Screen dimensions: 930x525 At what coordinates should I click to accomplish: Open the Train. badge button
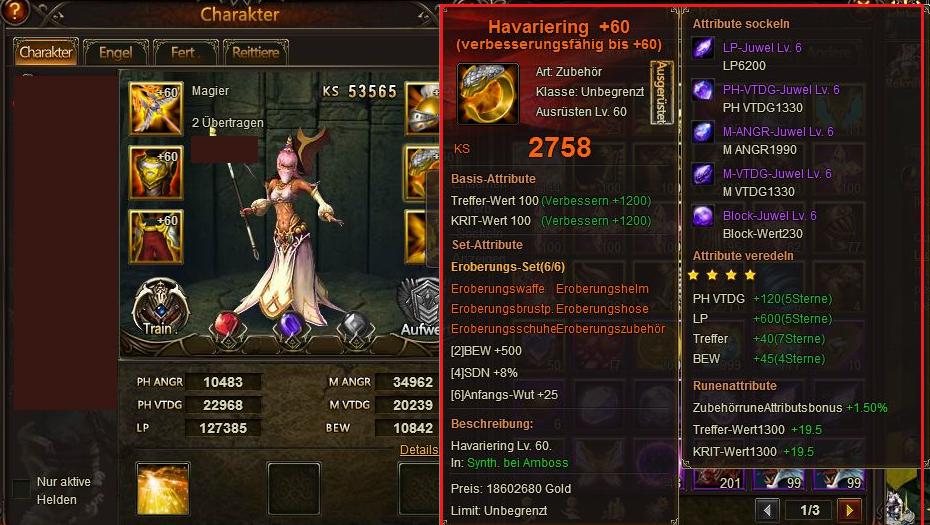coord(160,307)
